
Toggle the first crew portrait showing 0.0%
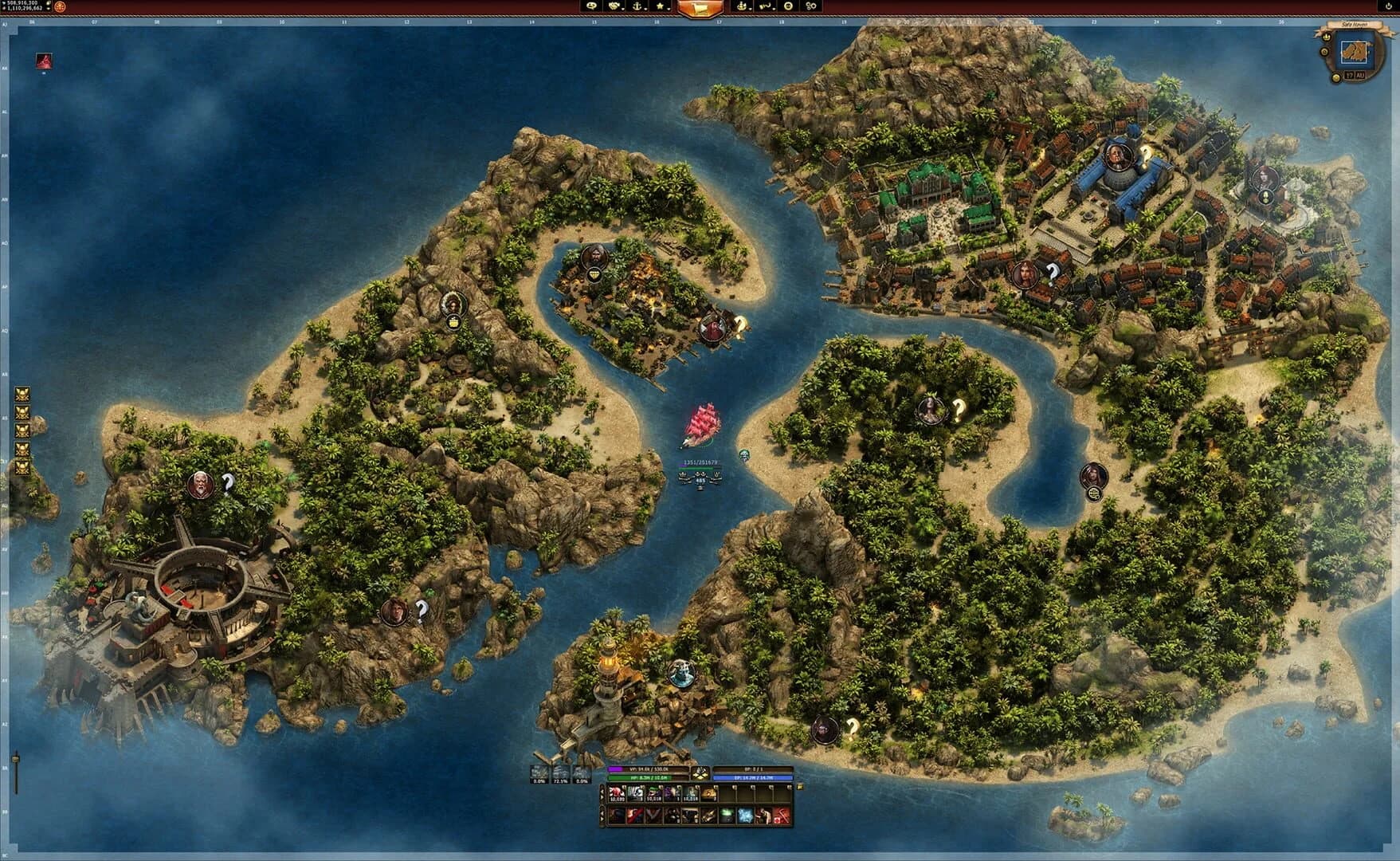point(538,772)
